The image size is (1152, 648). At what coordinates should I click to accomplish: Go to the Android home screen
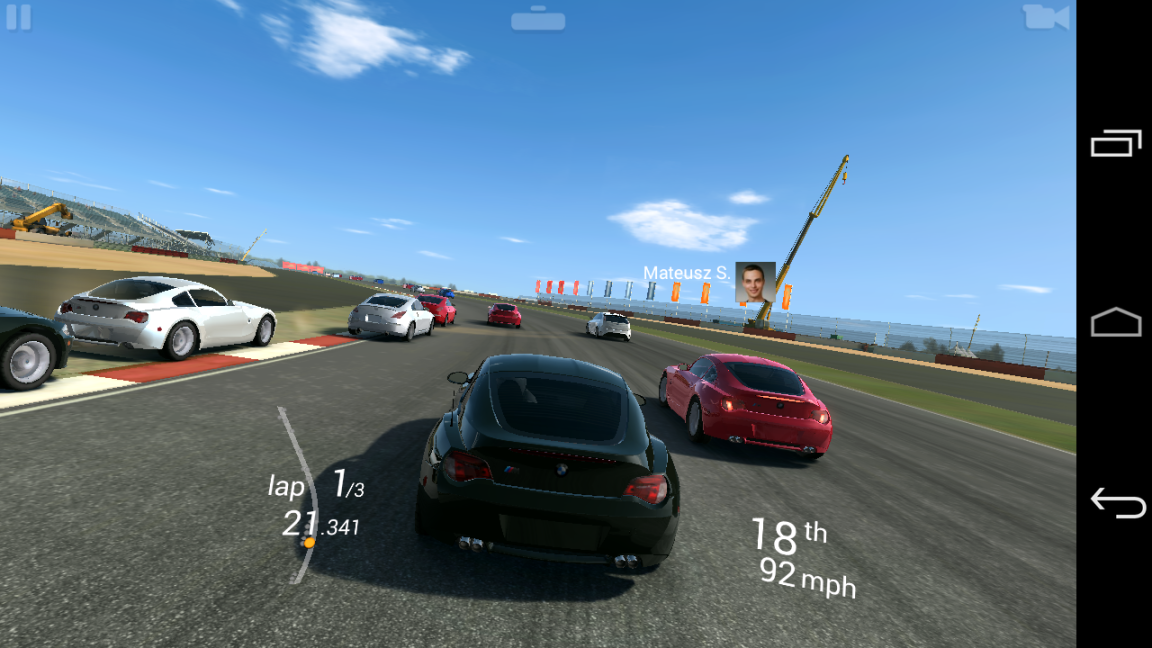[x=1116, y=322]
